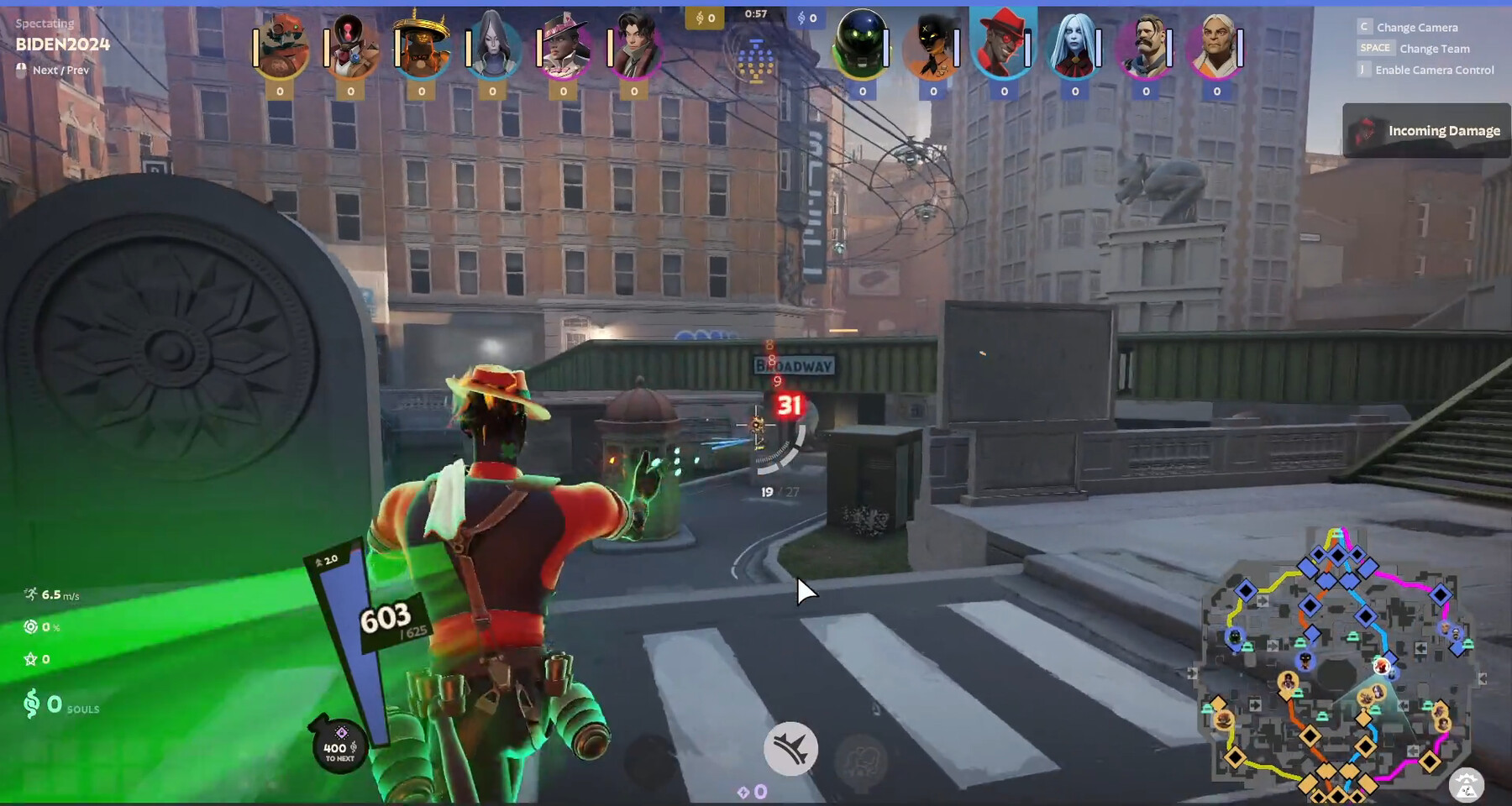Select the shadowy yellow-eyed woman portrait
This screenshot has height=806, width=1512.
[933, 46]
